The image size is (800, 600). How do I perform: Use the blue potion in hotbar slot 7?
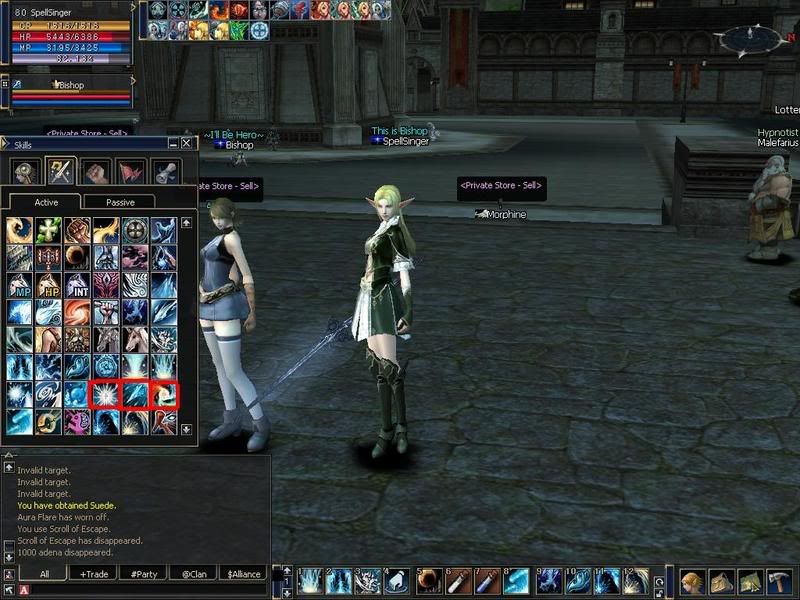(487, 581)
